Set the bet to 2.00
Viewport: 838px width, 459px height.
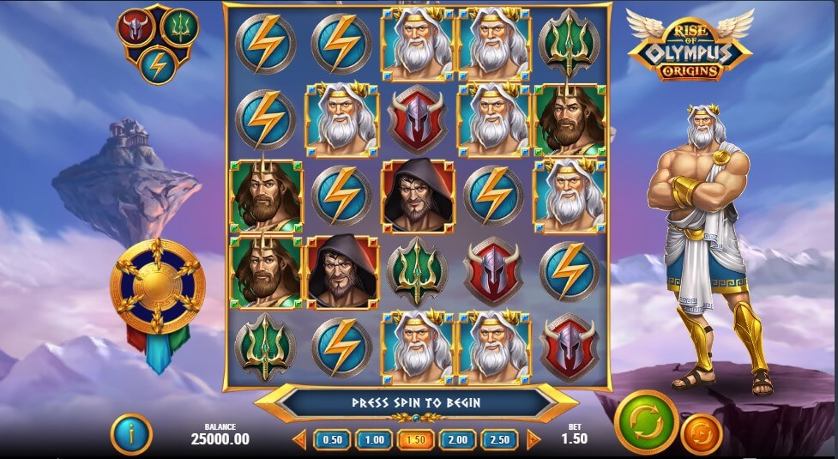click(457, 440)
